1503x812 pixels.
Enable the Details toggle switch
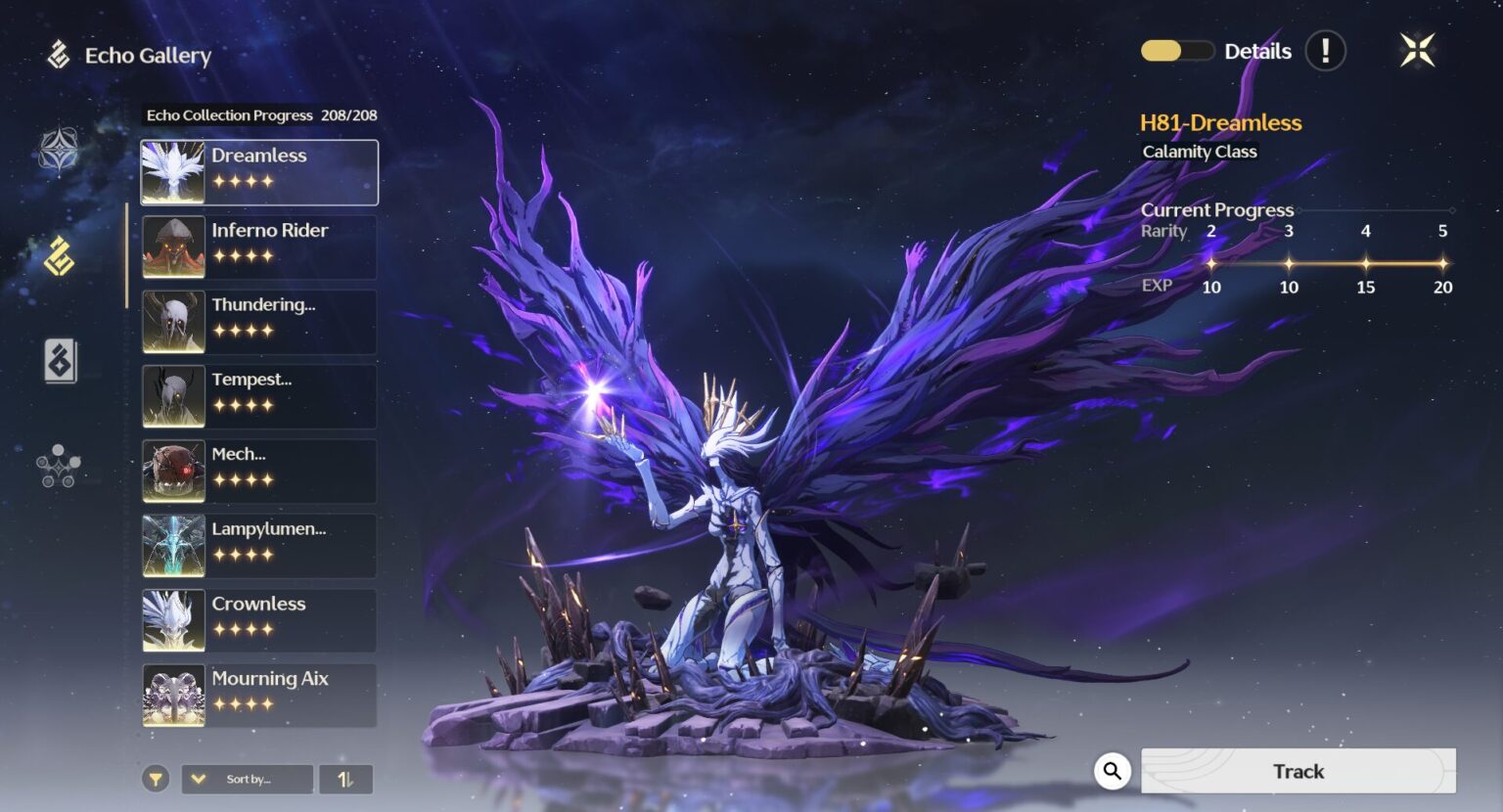pyautogui.click(x=1177, y=50)
